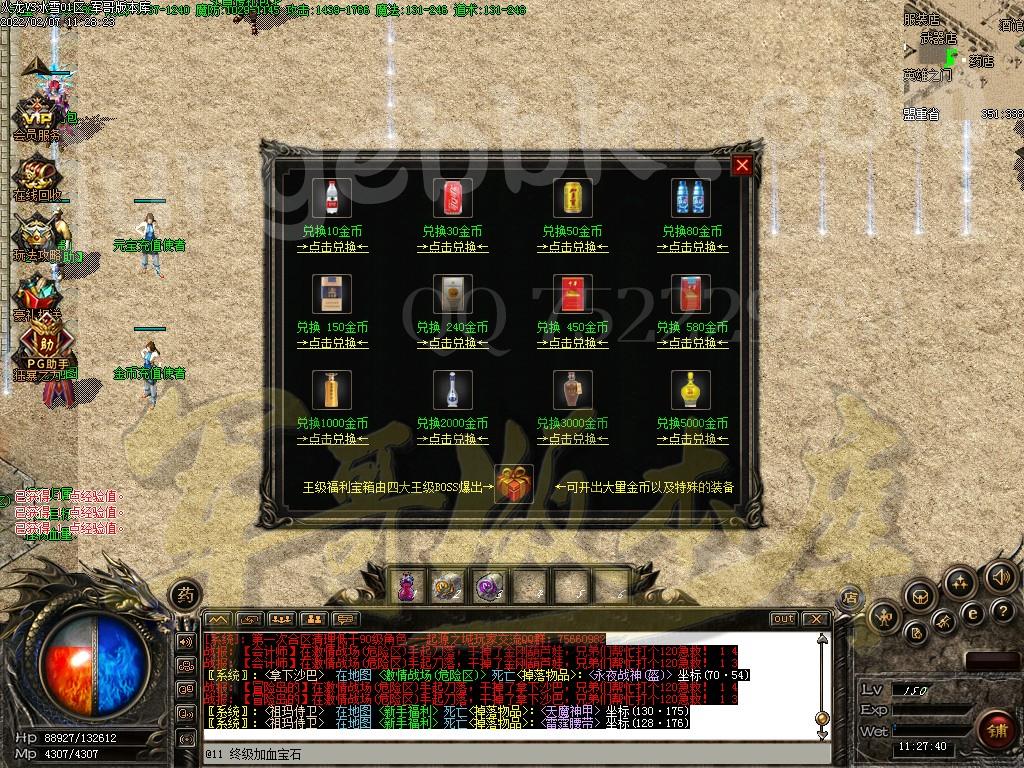
Task: Close the gold exchange window
Action: pyautogui.click(x=742, y=166)
